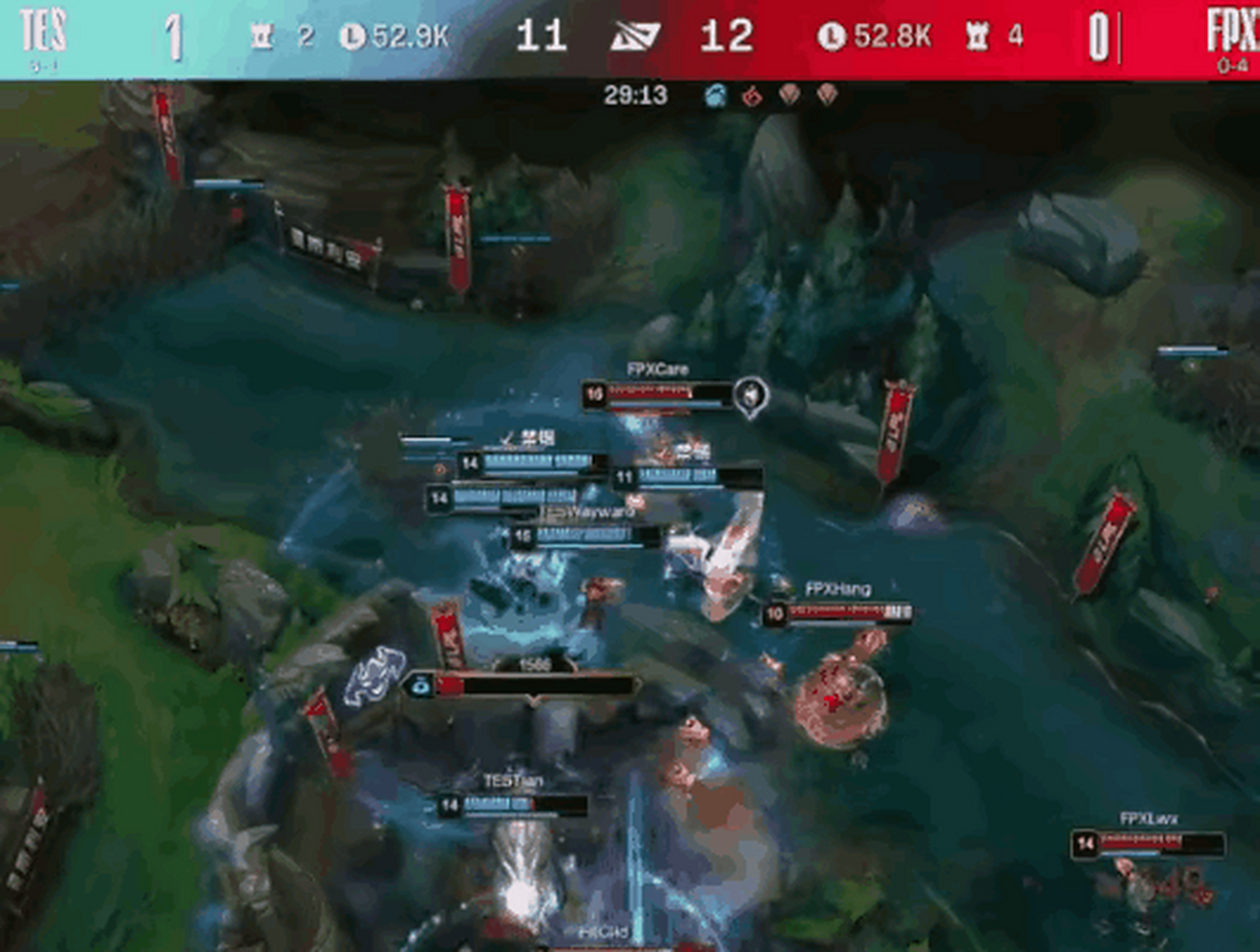Select the blue dragon icon under the timer

[x=716, y=95]
